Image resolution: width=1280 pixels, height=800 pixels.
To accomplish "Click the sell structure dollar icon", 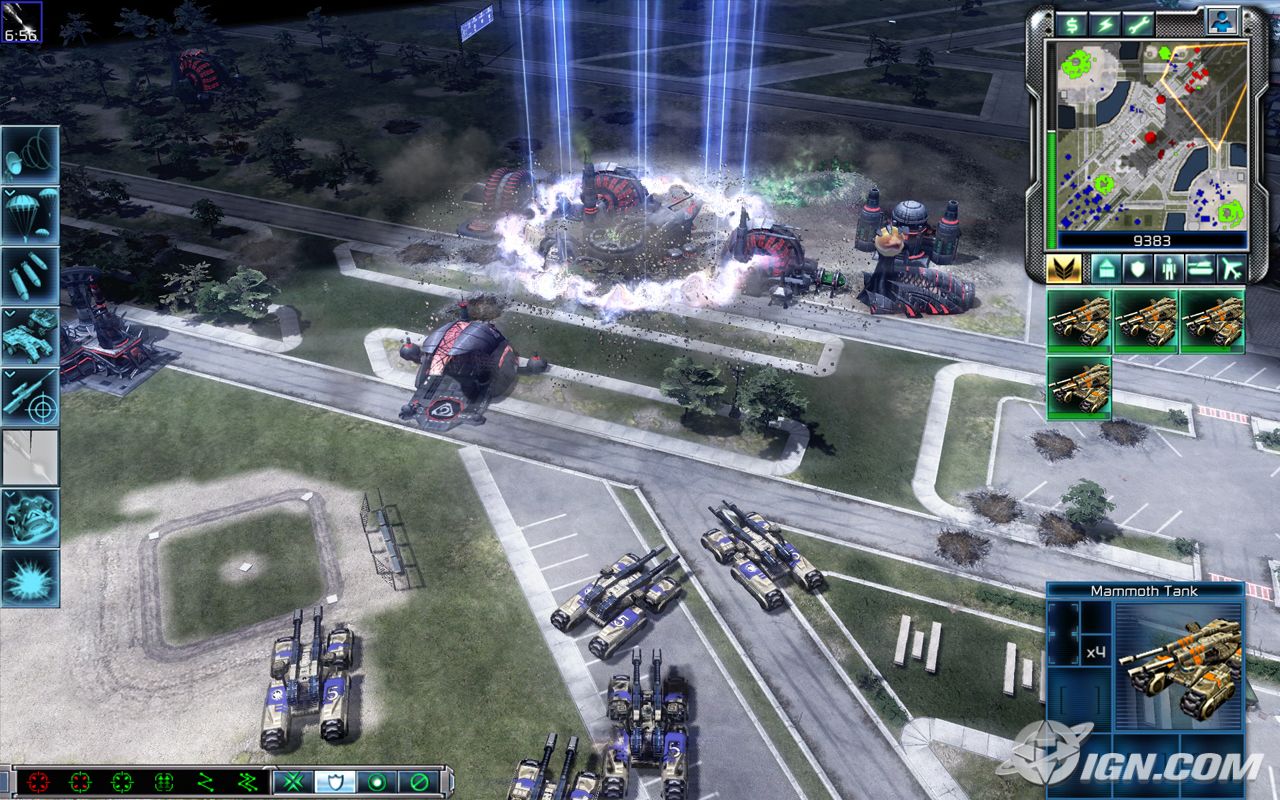I will 1072,24.
